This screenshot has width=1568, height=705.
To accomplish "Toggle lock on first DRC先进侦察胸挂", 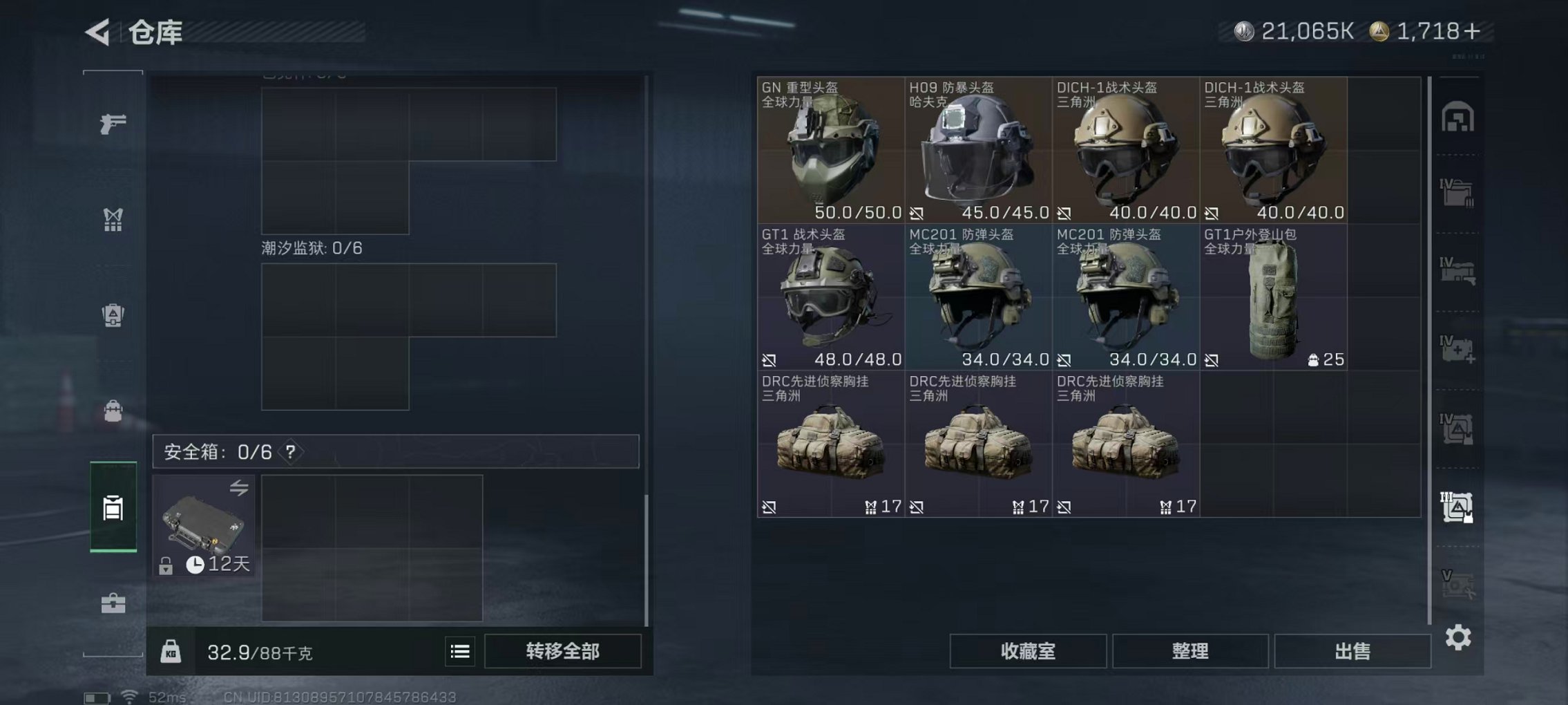I will point(769,507).
